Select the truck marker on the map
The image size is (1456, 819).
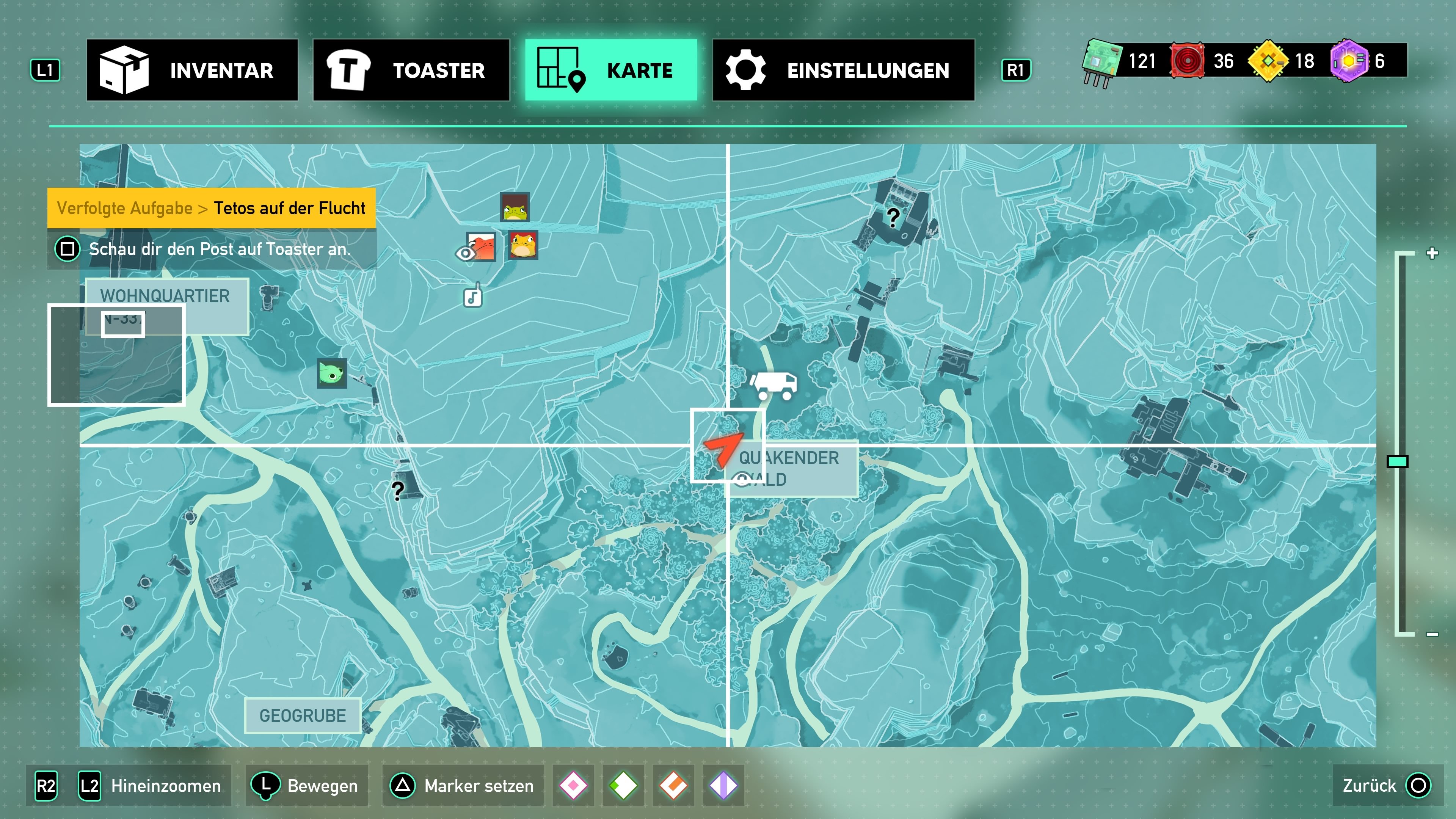[x=774, y=385]
